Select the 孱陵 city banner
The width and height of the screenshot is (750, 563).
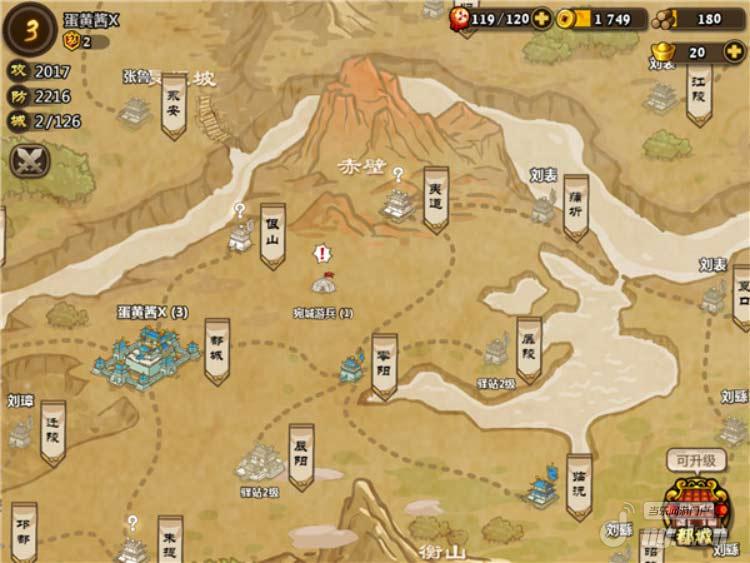pos(529,349)
